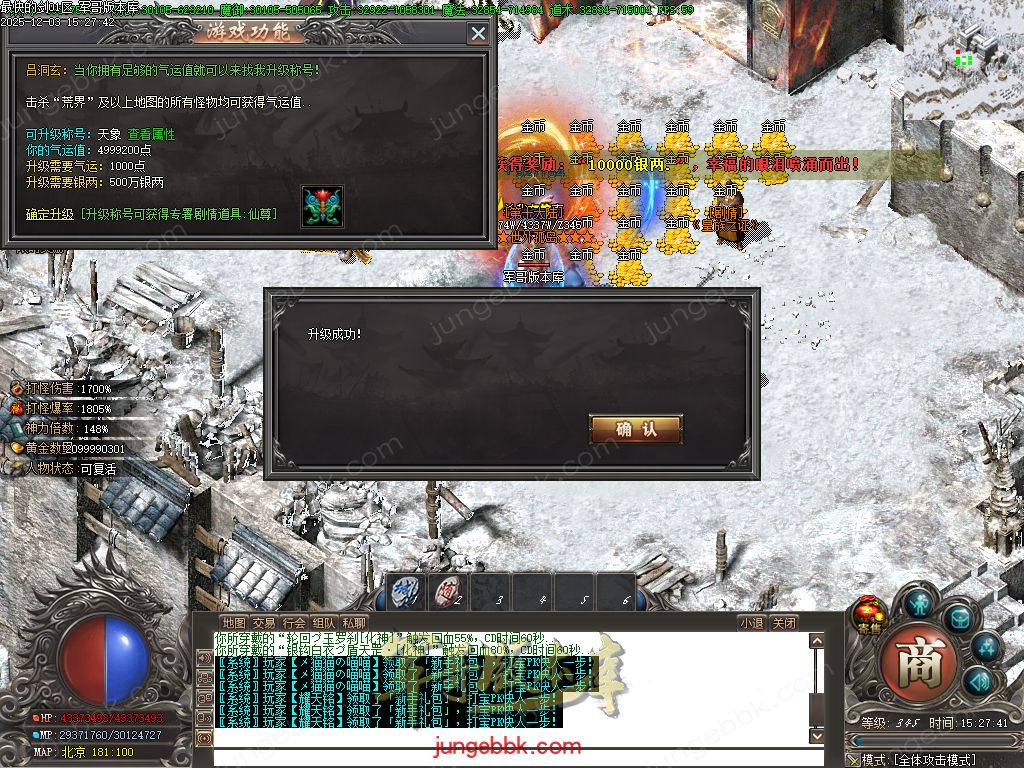Open the 查看属性 link for 天象

151,134
